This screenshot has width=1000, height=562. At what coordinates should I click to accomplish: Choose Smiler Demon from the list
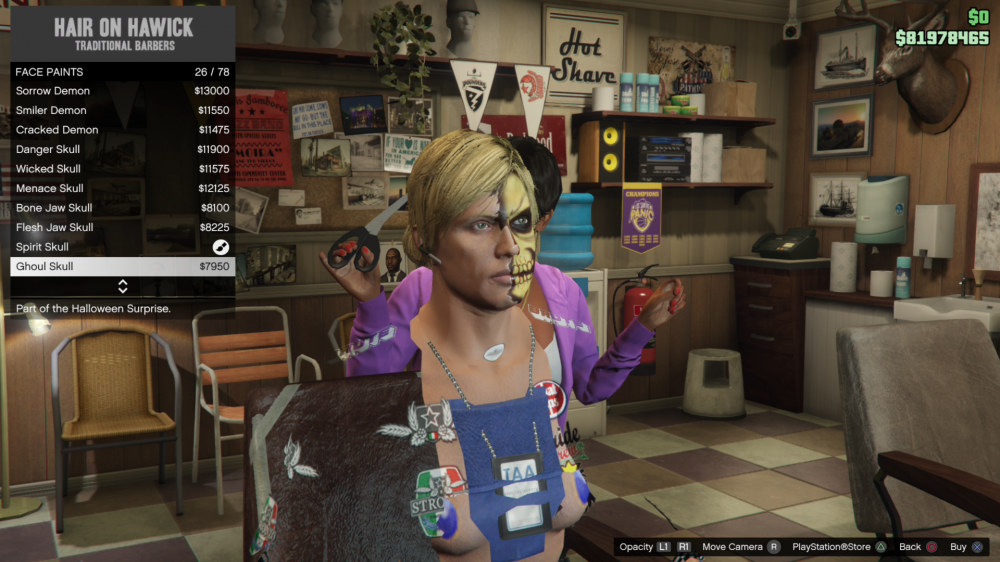[122, 110]
